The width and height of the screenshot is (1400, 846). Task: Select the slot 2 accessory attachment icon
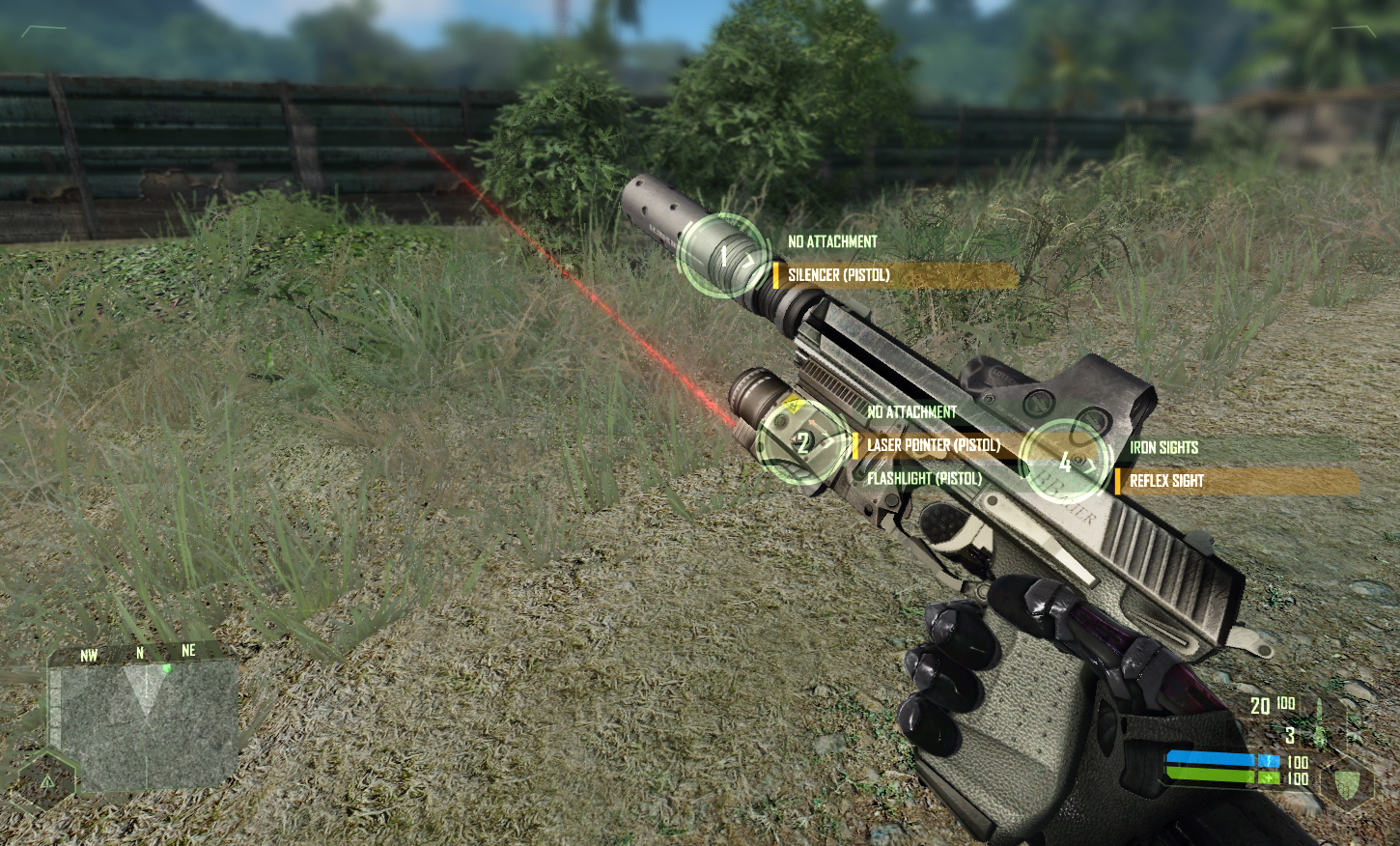804,442
